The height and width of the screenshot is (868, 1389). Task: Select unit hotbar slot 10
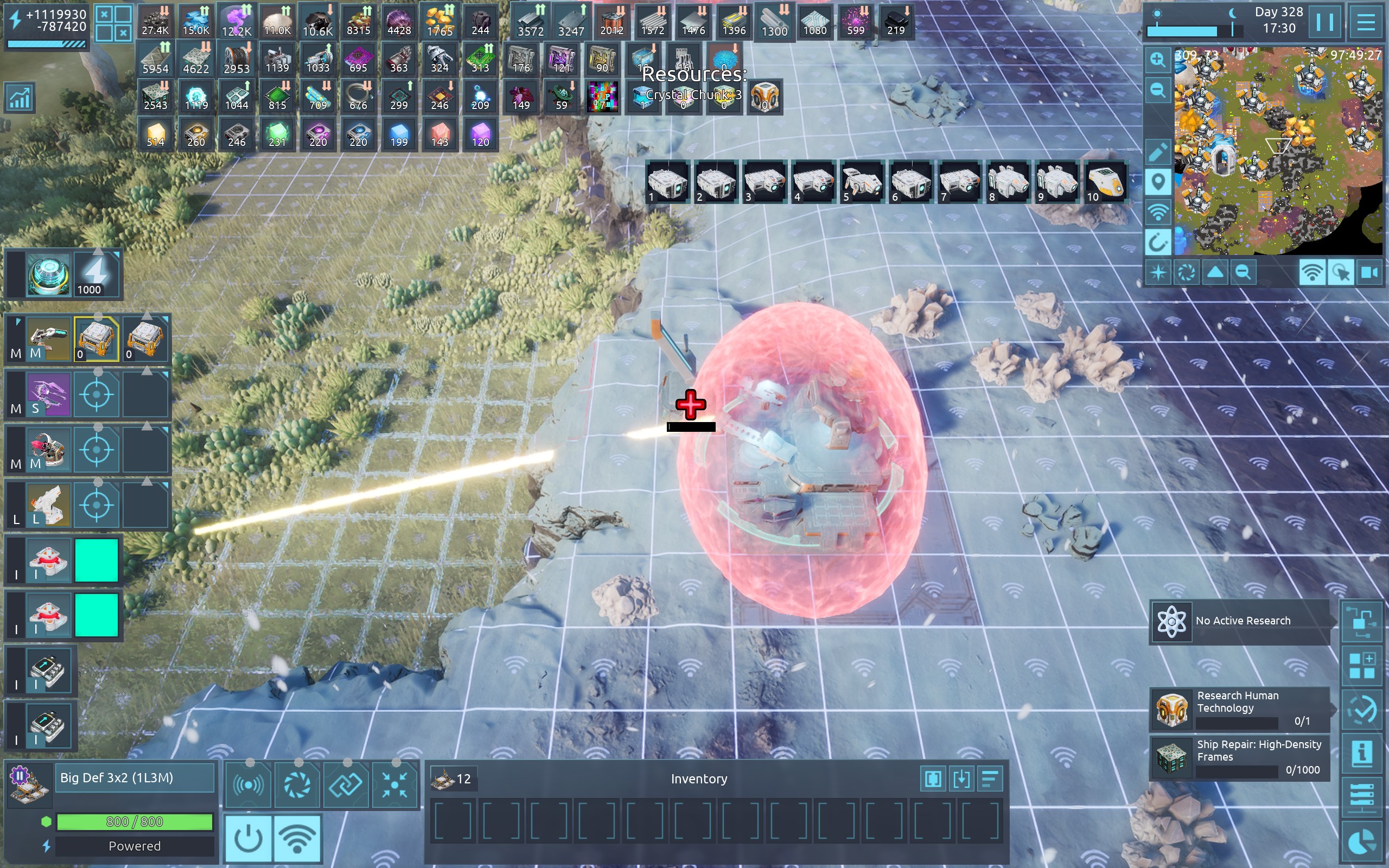coord(1105,182)
